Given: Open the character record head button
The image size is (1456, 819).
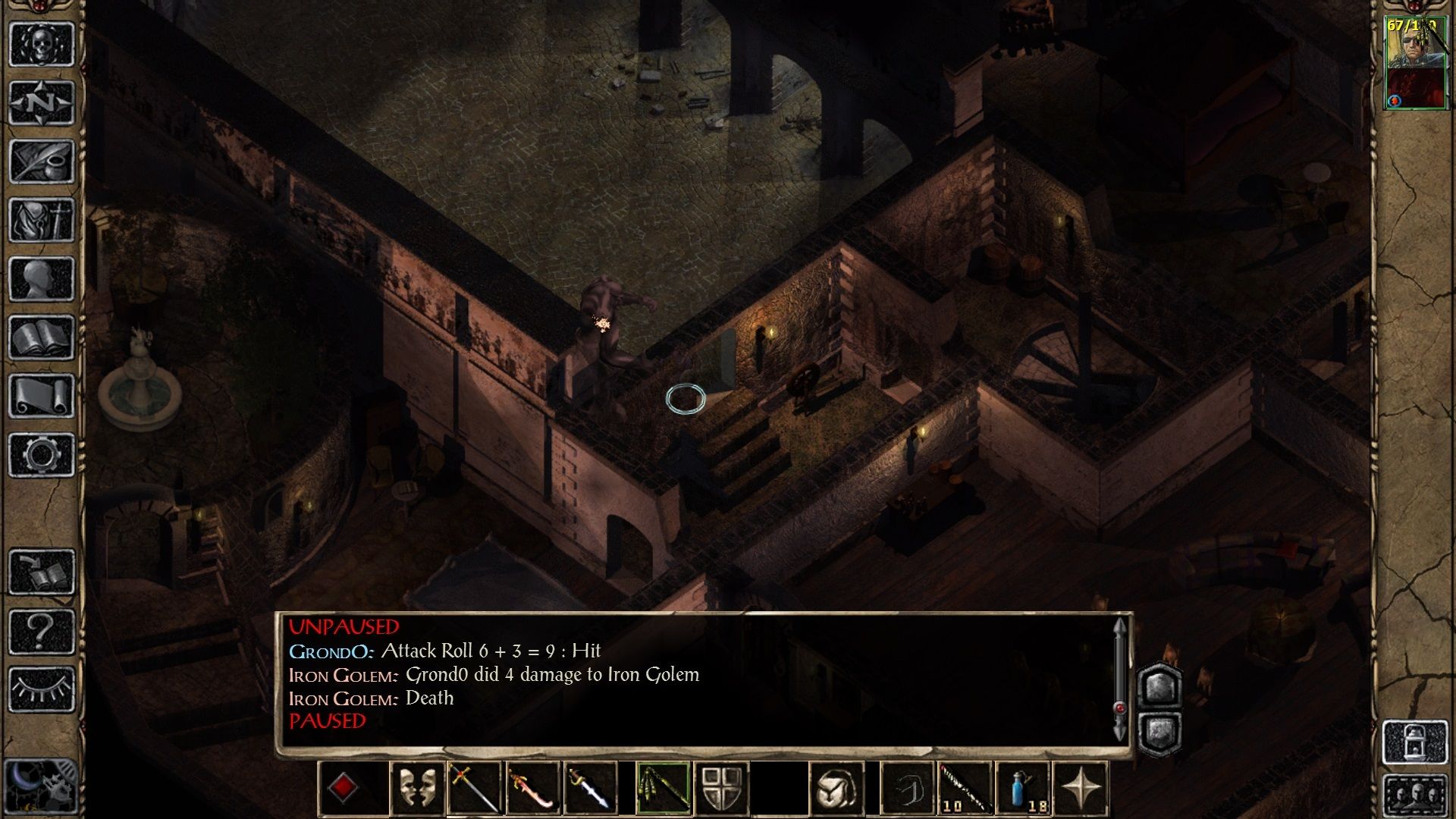Looking at the screenshot, I should click(42, 278).
